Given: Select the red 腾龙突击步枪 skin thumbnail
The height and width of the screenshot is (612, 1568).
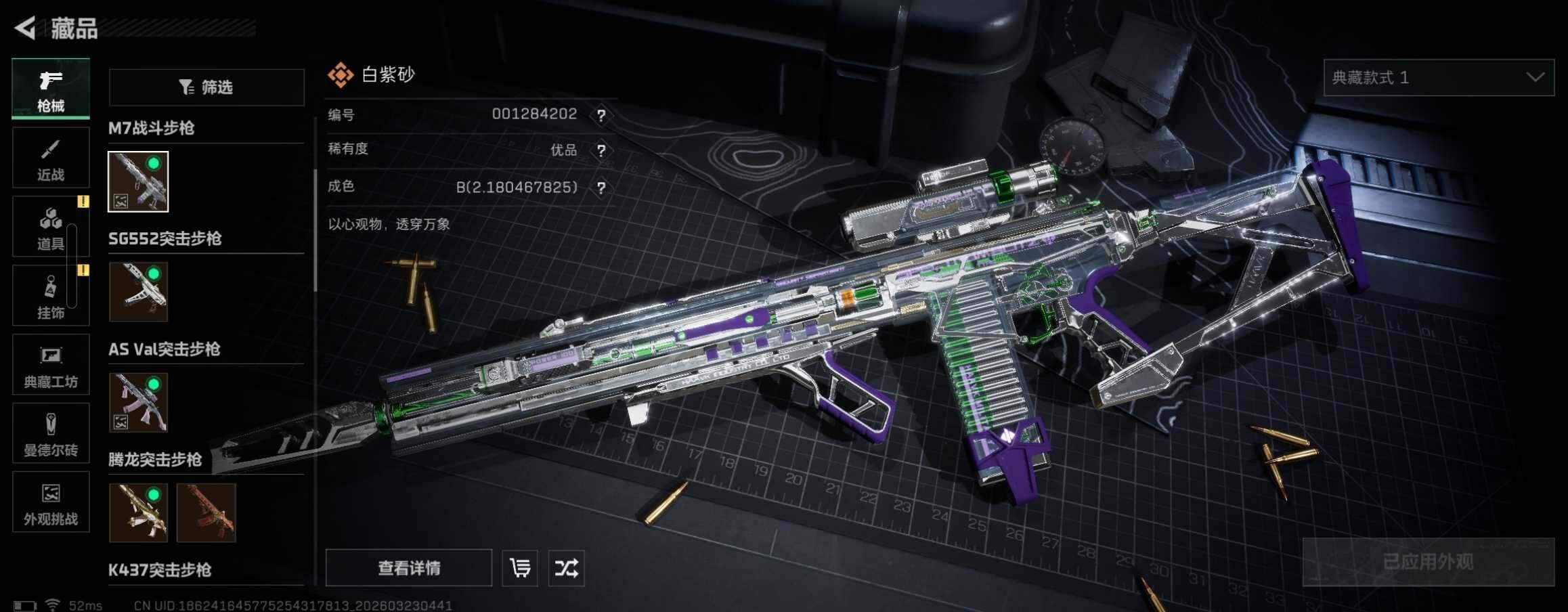Looking at the screenshot, I should (x=206, y=512).
